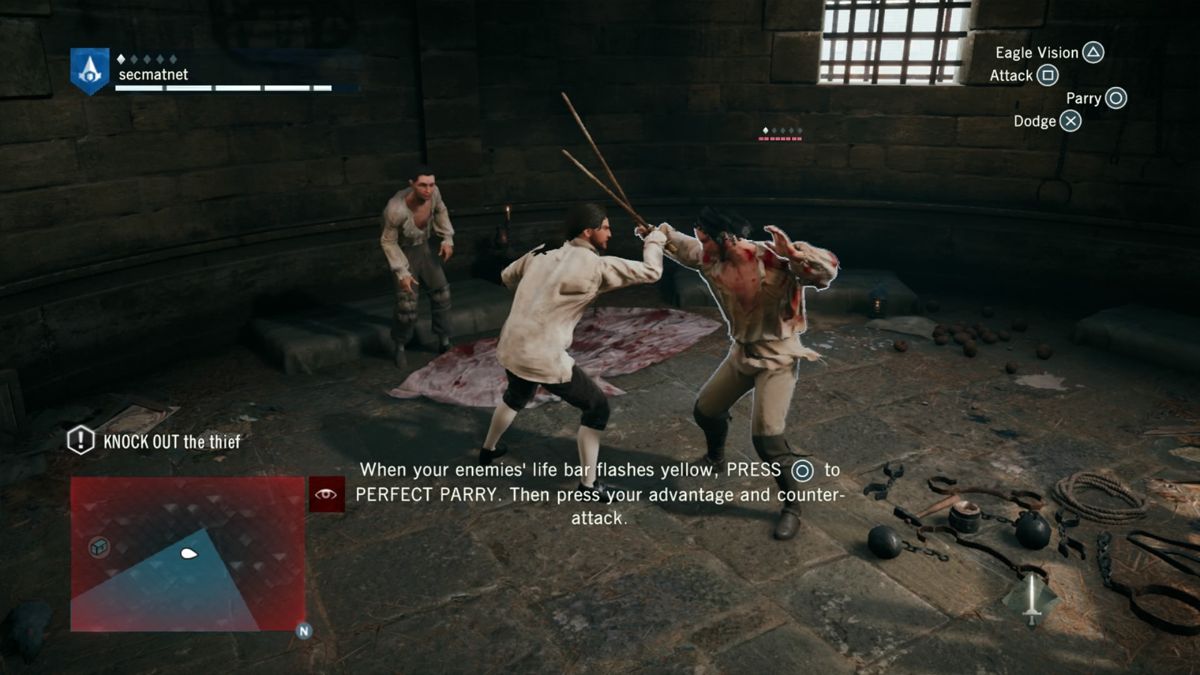Toggle the red eye icon beside minimap

point(327,494)
